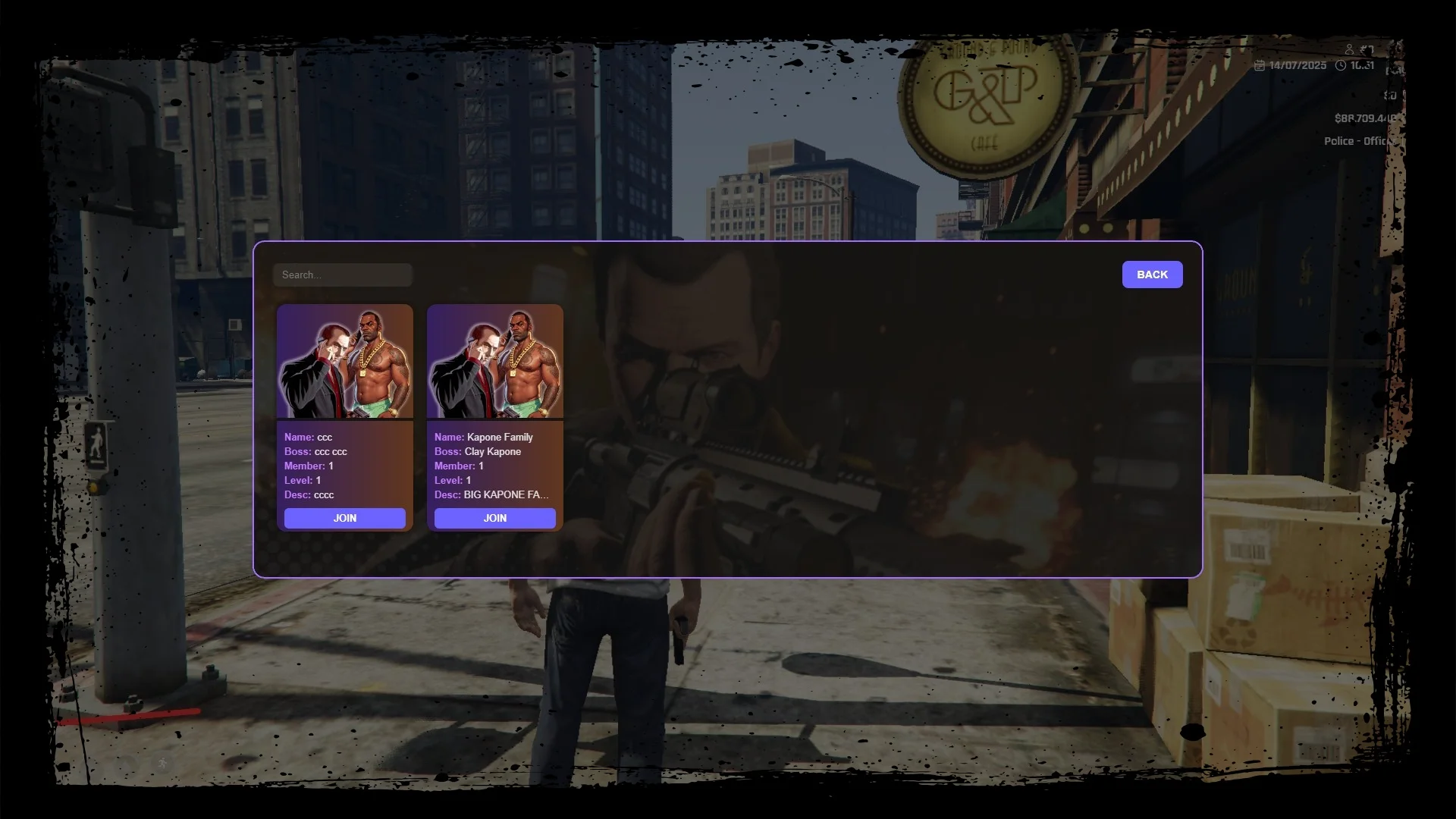Viewport: 1456px width, 819px height.
Task: Click the gang Search field
Action: click(x=343, y=275)
